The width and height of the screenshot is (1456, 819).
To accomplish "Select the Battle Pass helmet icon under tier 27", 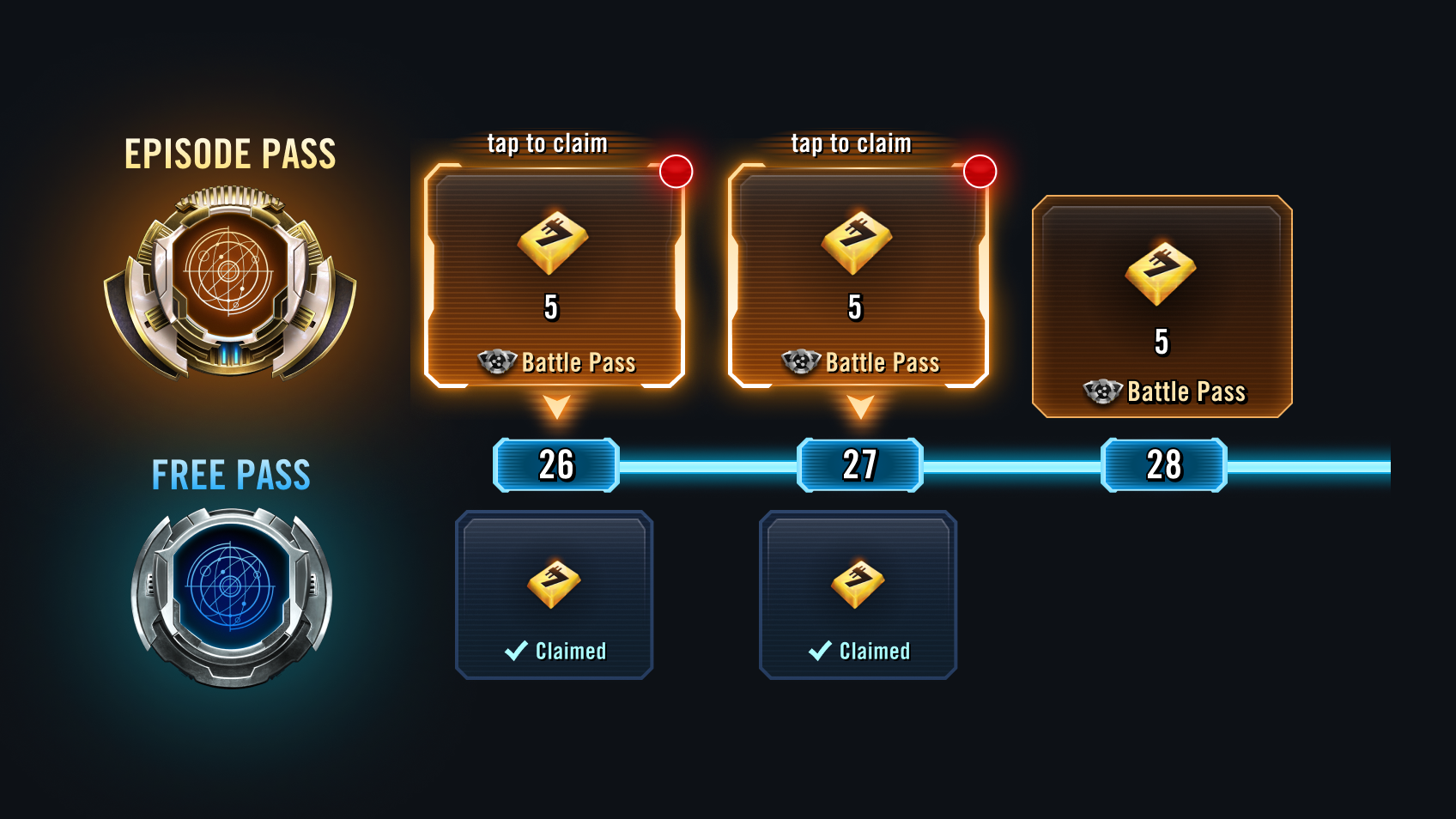I will click(x=800, y=362).
